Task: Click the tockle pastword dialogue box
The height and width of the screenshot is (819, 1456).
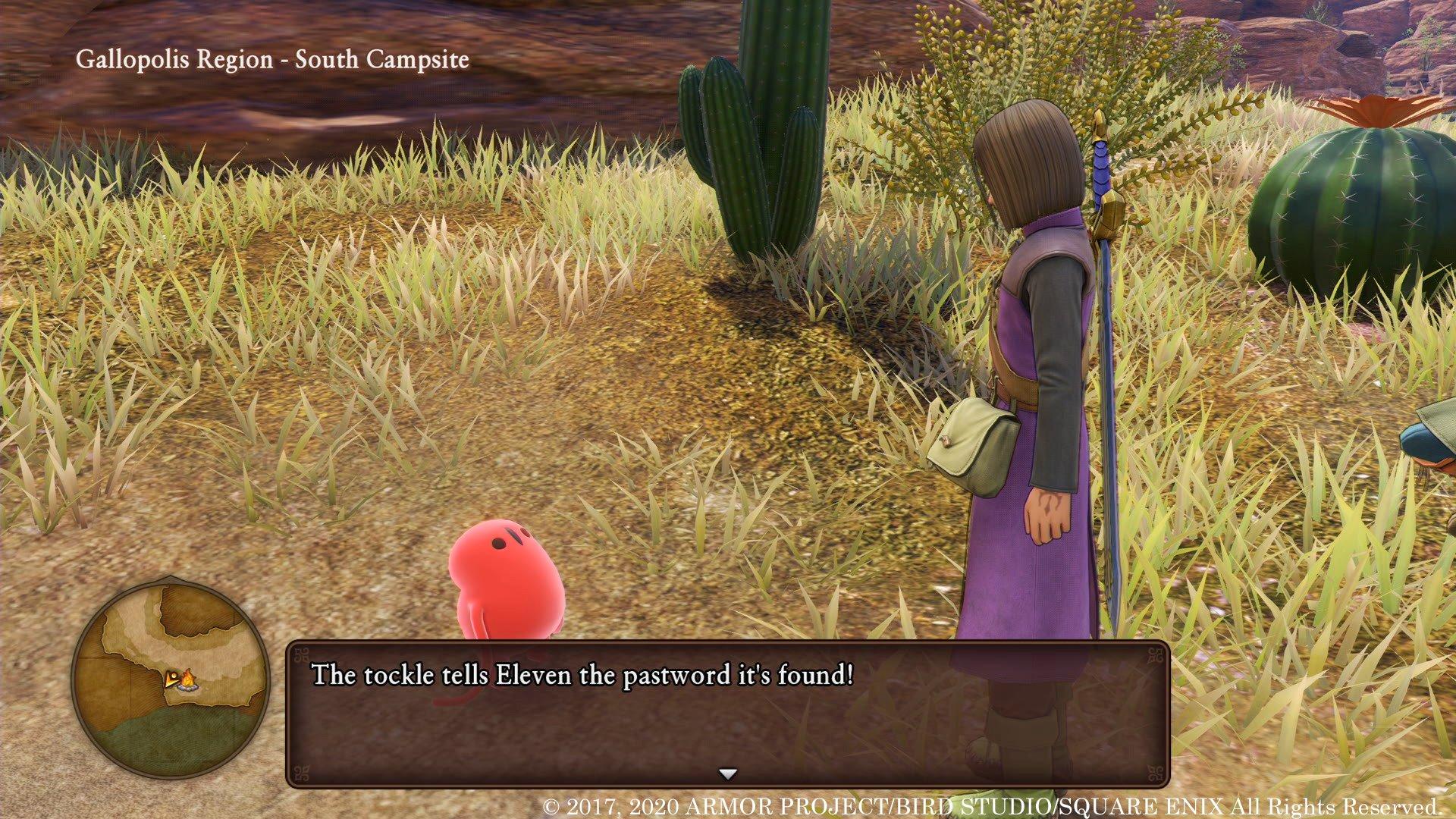Action: click(726, 713)
